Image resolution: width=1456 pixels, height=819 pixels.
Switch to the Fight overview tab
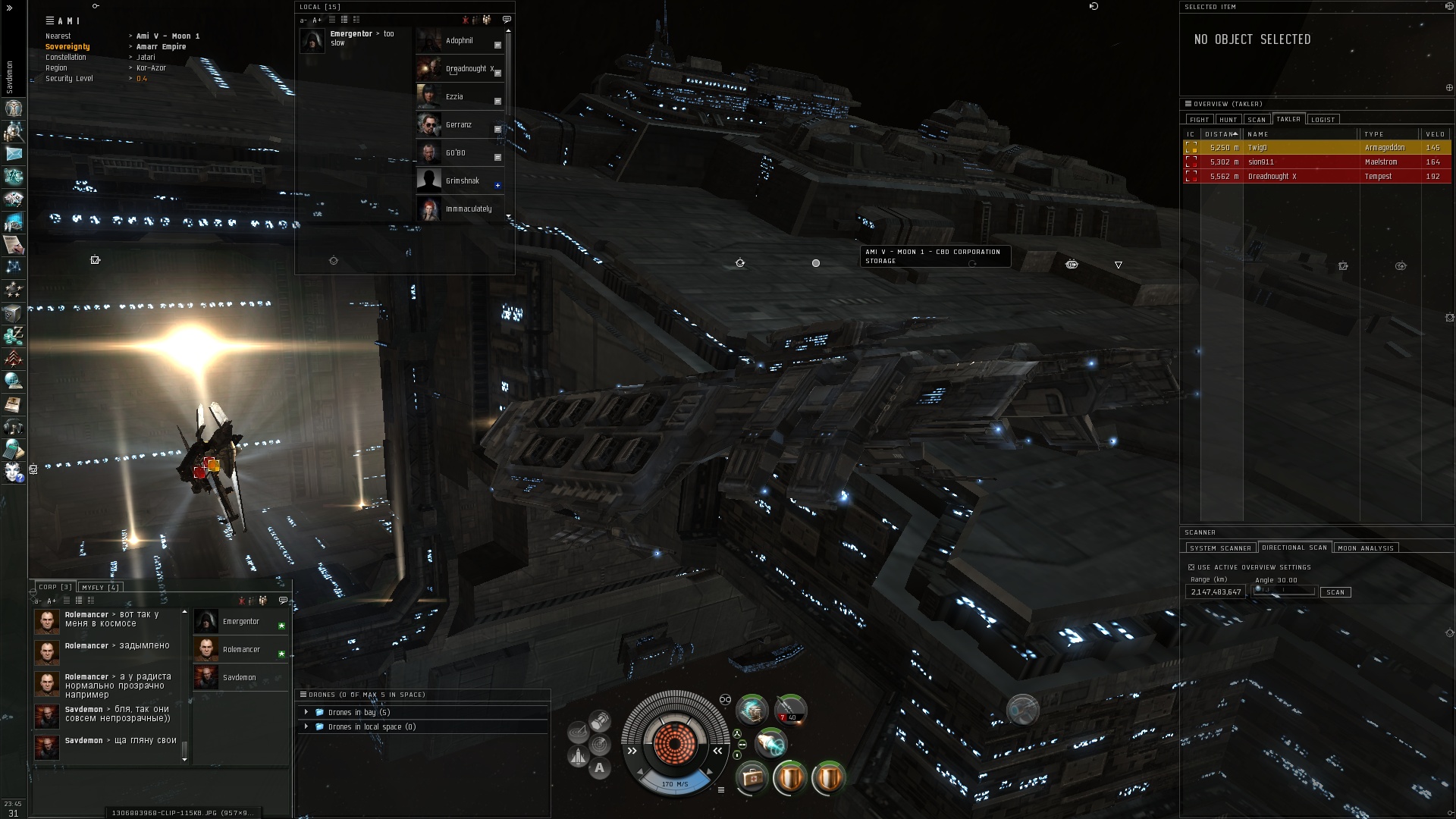1199,120
